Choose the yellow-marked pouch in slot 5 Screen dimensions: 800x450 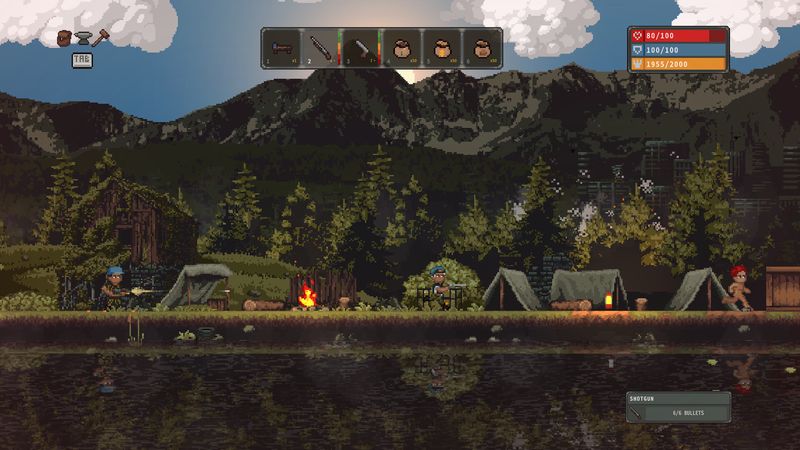tap(441, 47)
